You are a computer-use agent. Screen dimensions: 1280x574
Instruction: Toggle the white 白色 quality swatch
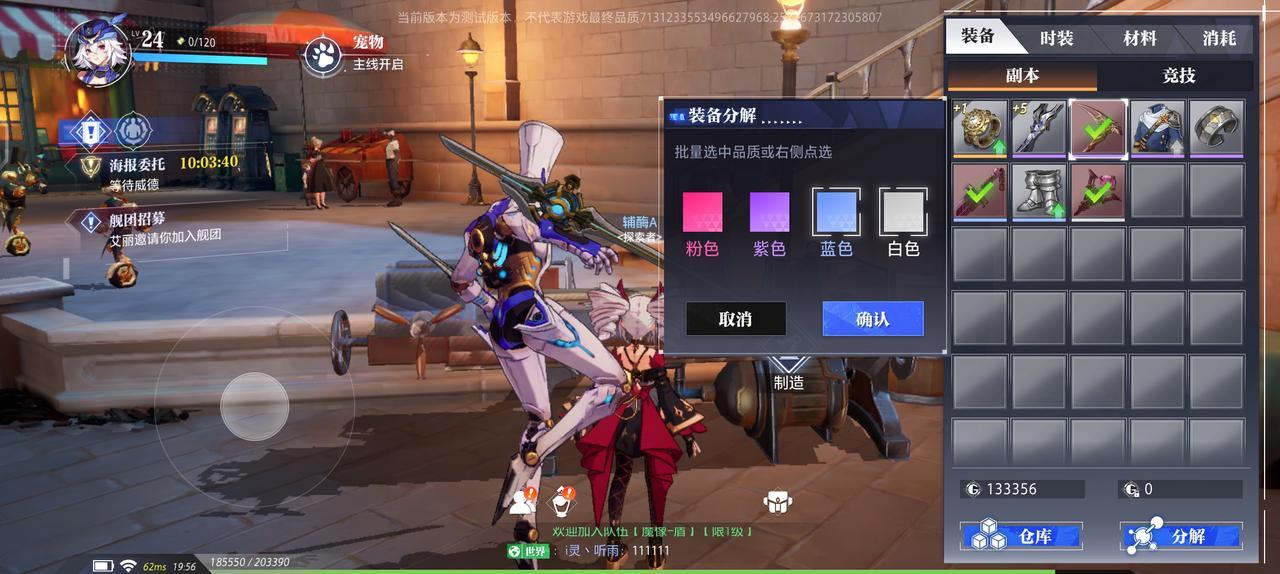click(x=903, y=212)
